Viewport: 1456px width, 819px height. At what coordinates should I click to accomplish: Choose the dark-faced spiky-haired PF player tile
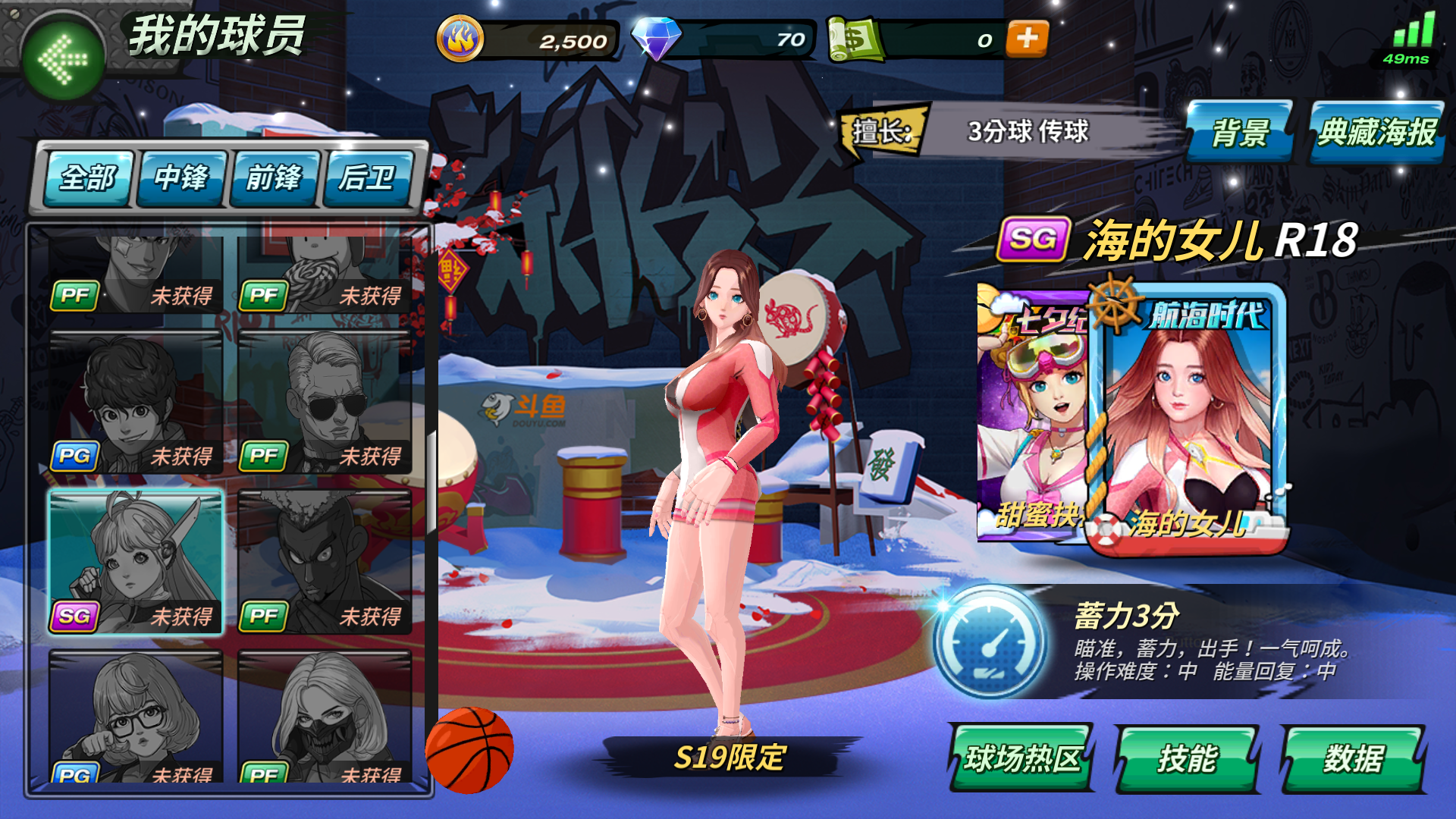325,561
